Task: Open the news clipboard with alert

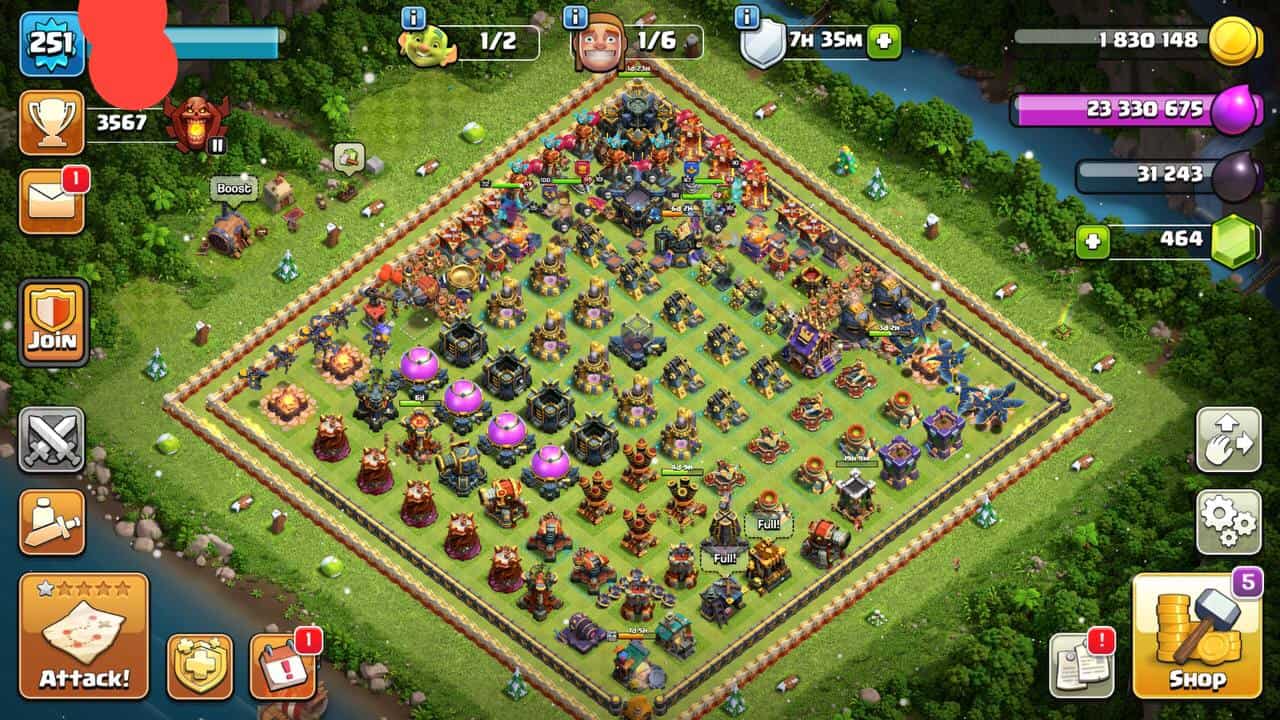Action: pos(1081,666)
